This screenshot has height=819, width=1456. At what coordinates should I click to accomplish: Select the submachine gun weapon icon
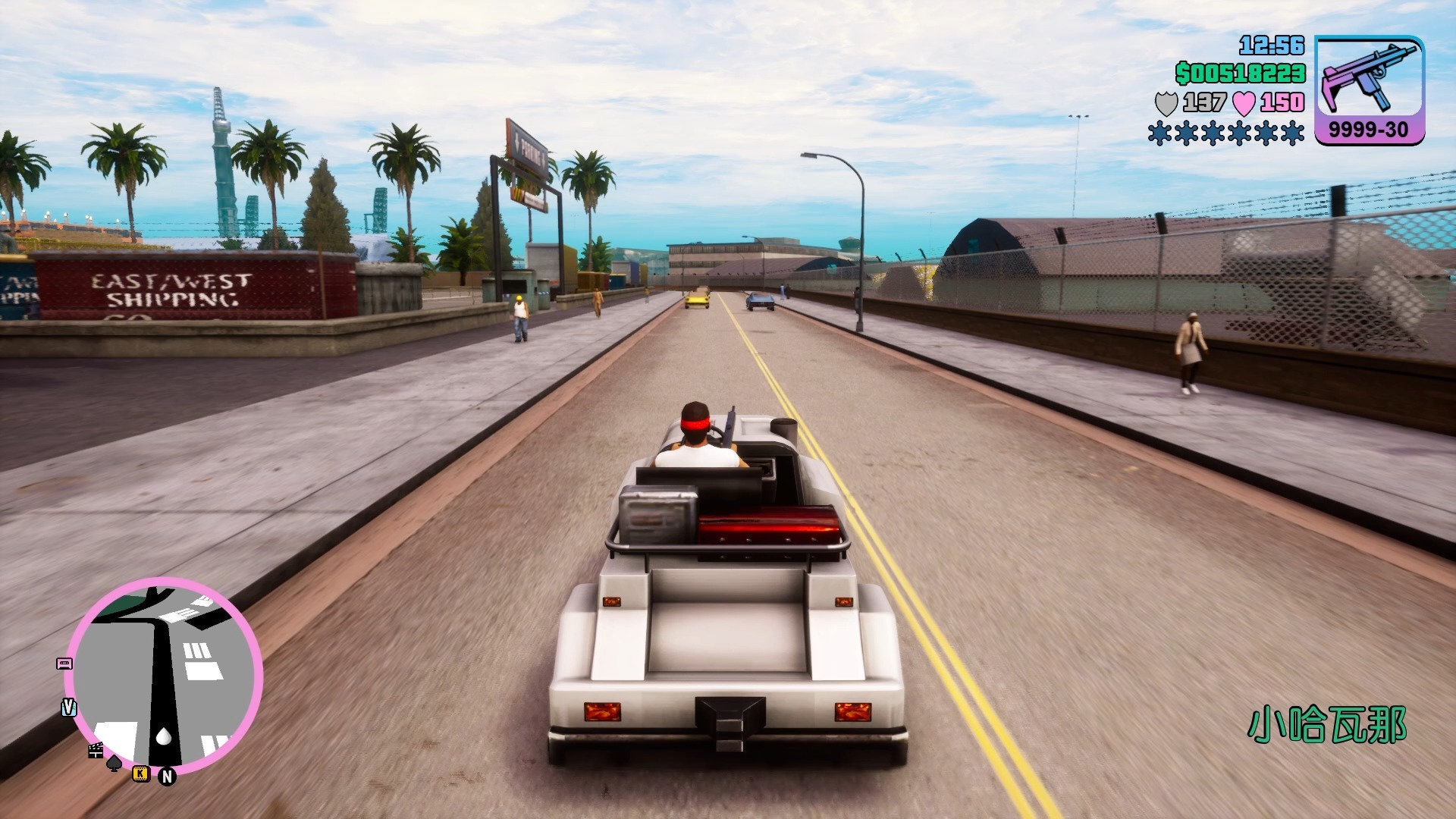tap(1369, 79)
